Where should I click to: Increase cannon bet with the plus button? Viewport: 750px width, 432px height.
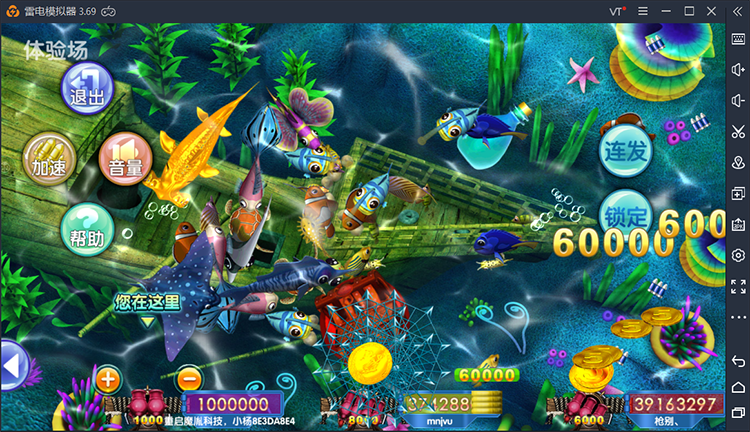click(x=108, y=379)
